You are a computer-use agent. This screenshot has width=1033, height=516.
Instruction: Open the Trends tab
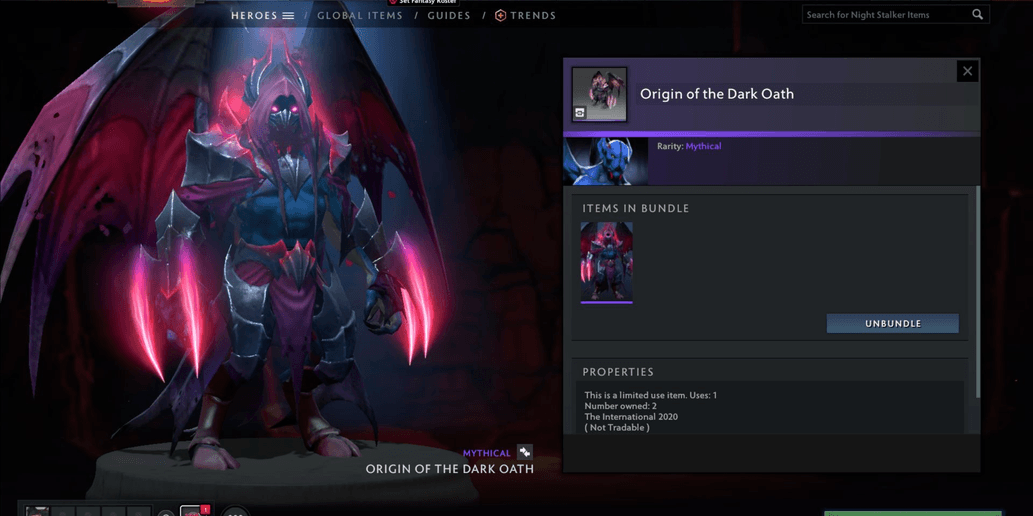click(x=526, y=16)
